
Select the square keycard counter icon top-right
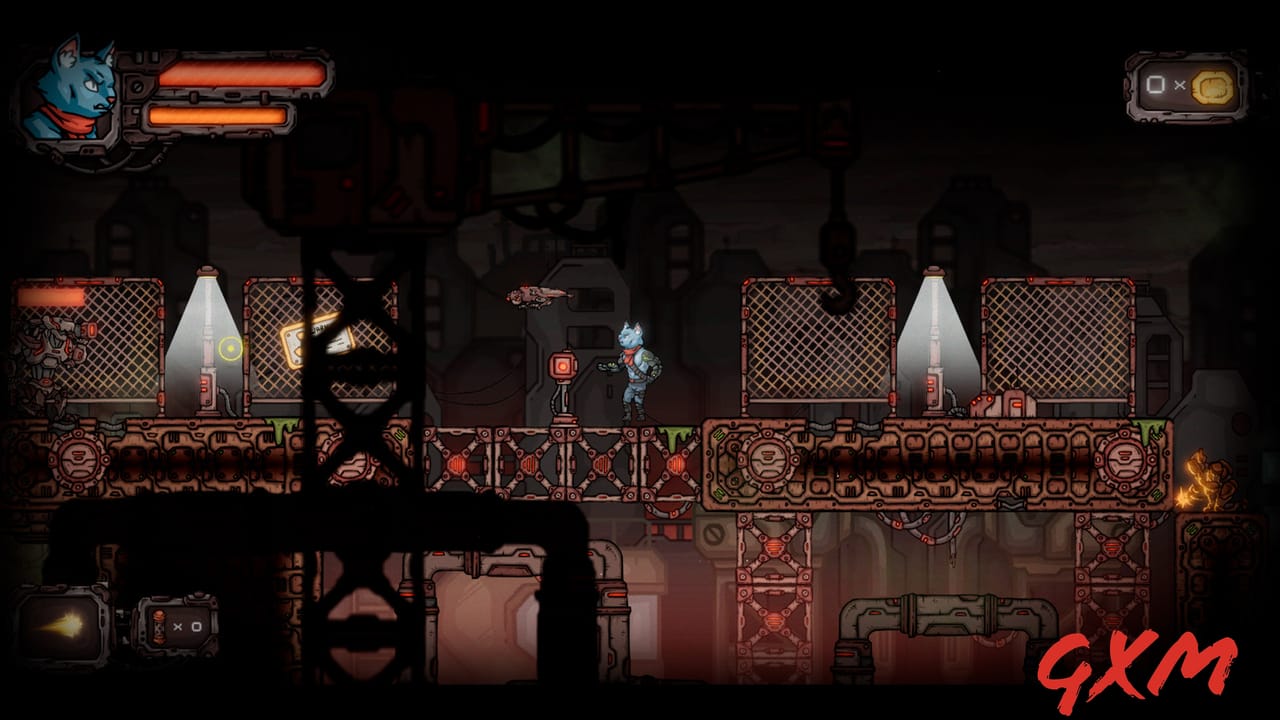click(1155, 85)
